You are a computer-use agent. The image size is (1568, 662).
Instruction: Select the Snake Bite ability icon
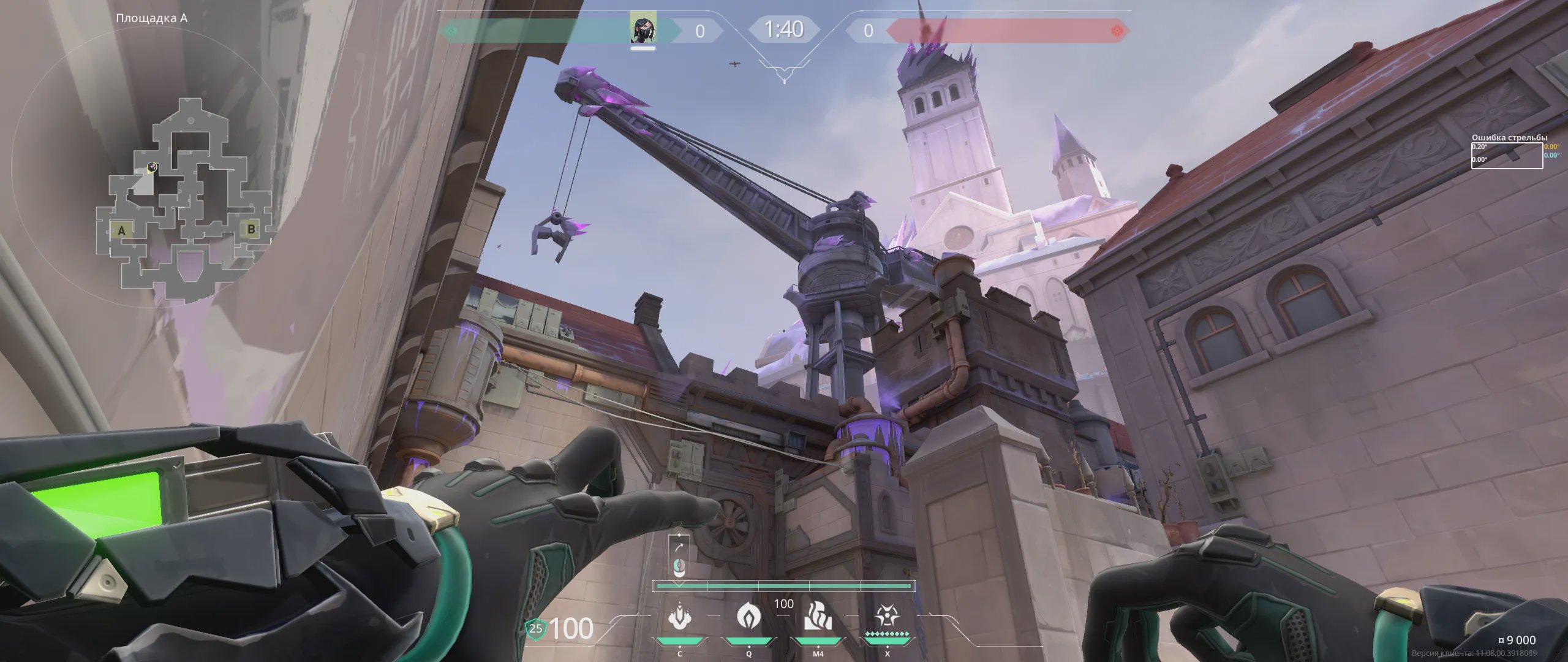tap(679, 617)
